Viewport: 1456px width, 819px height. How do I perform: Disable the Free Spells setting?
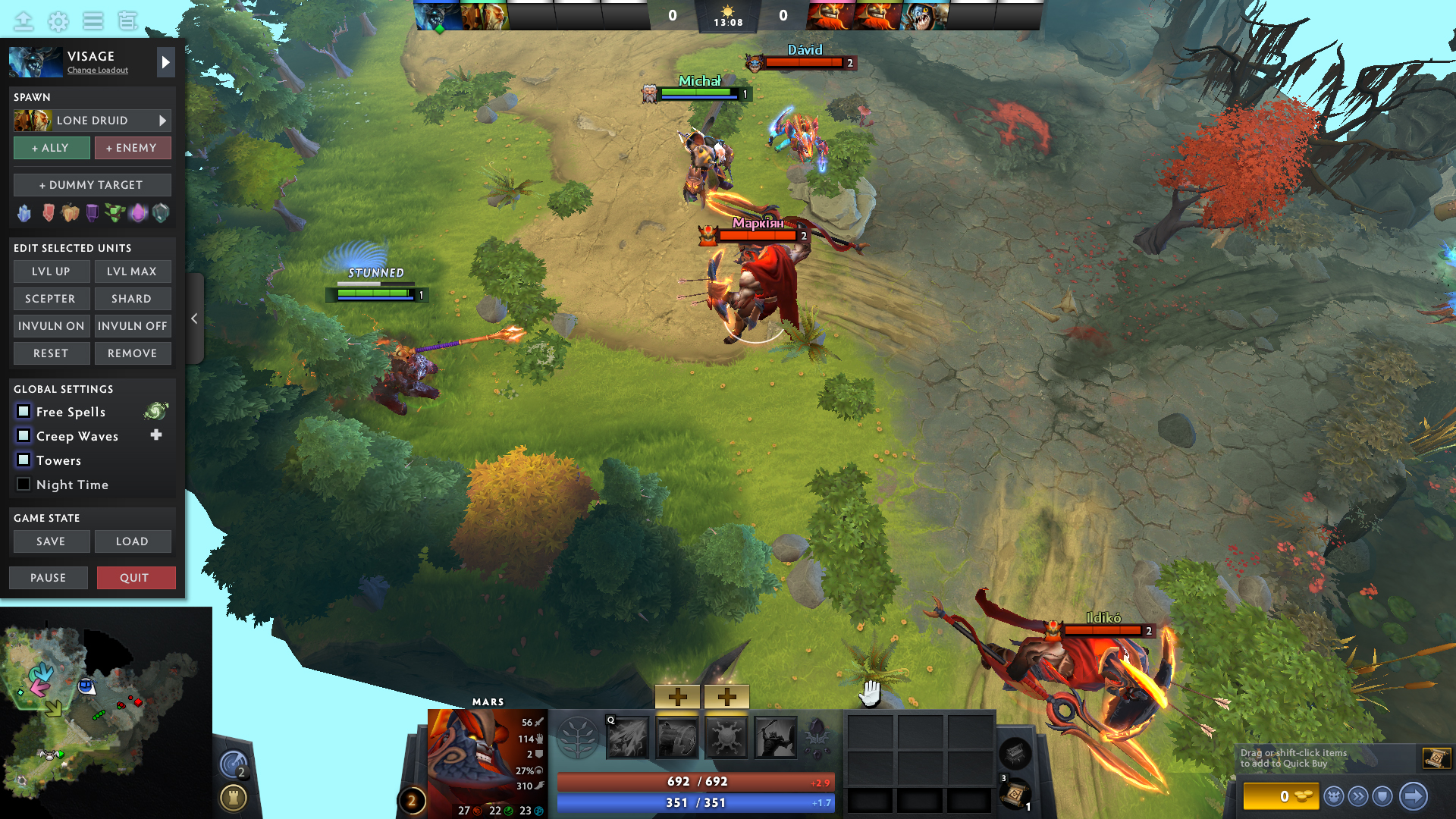click(x=24, y=411)
